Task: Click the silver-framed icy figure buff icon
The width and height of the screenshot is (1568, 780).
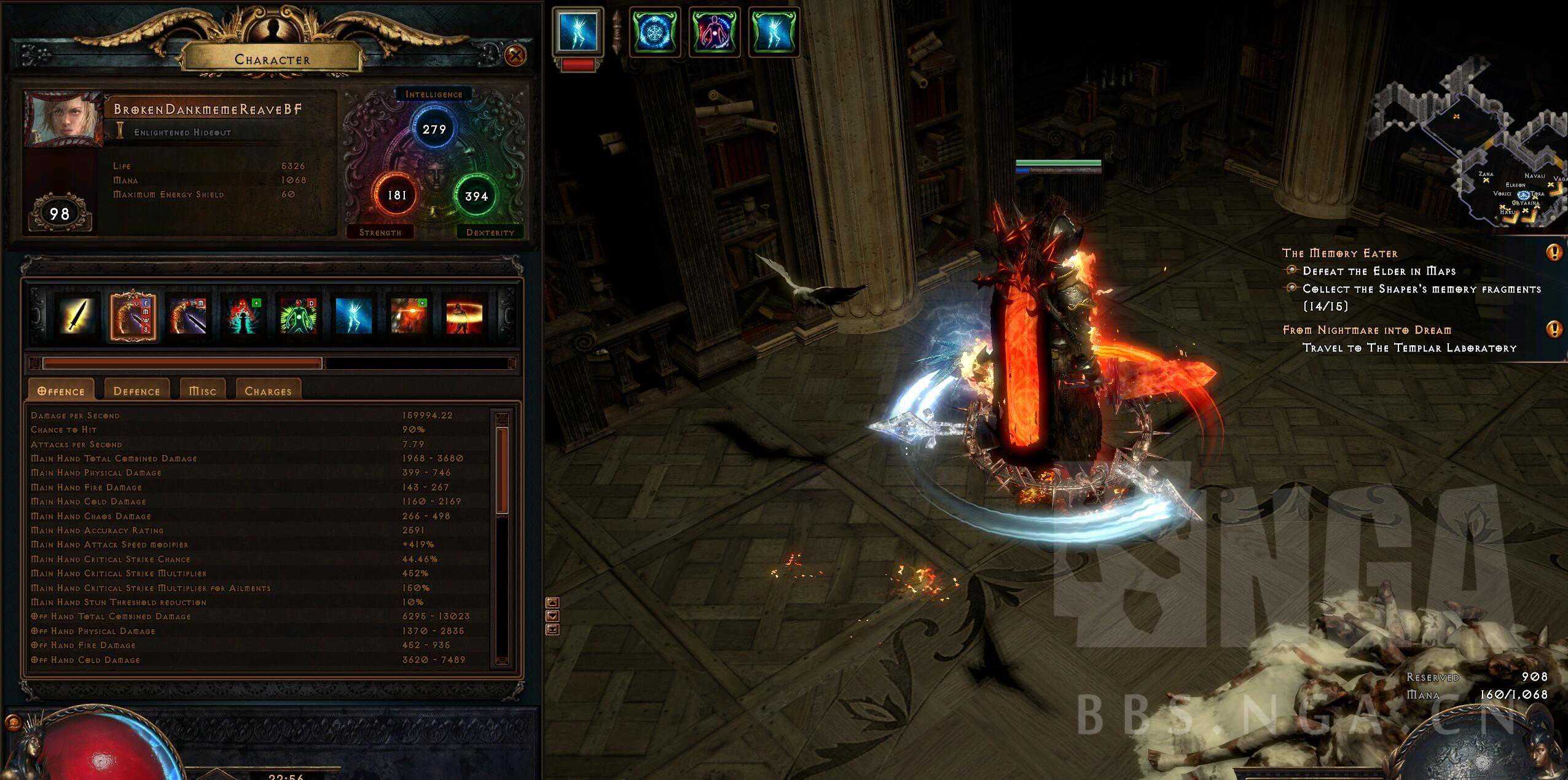Action: 578,32
